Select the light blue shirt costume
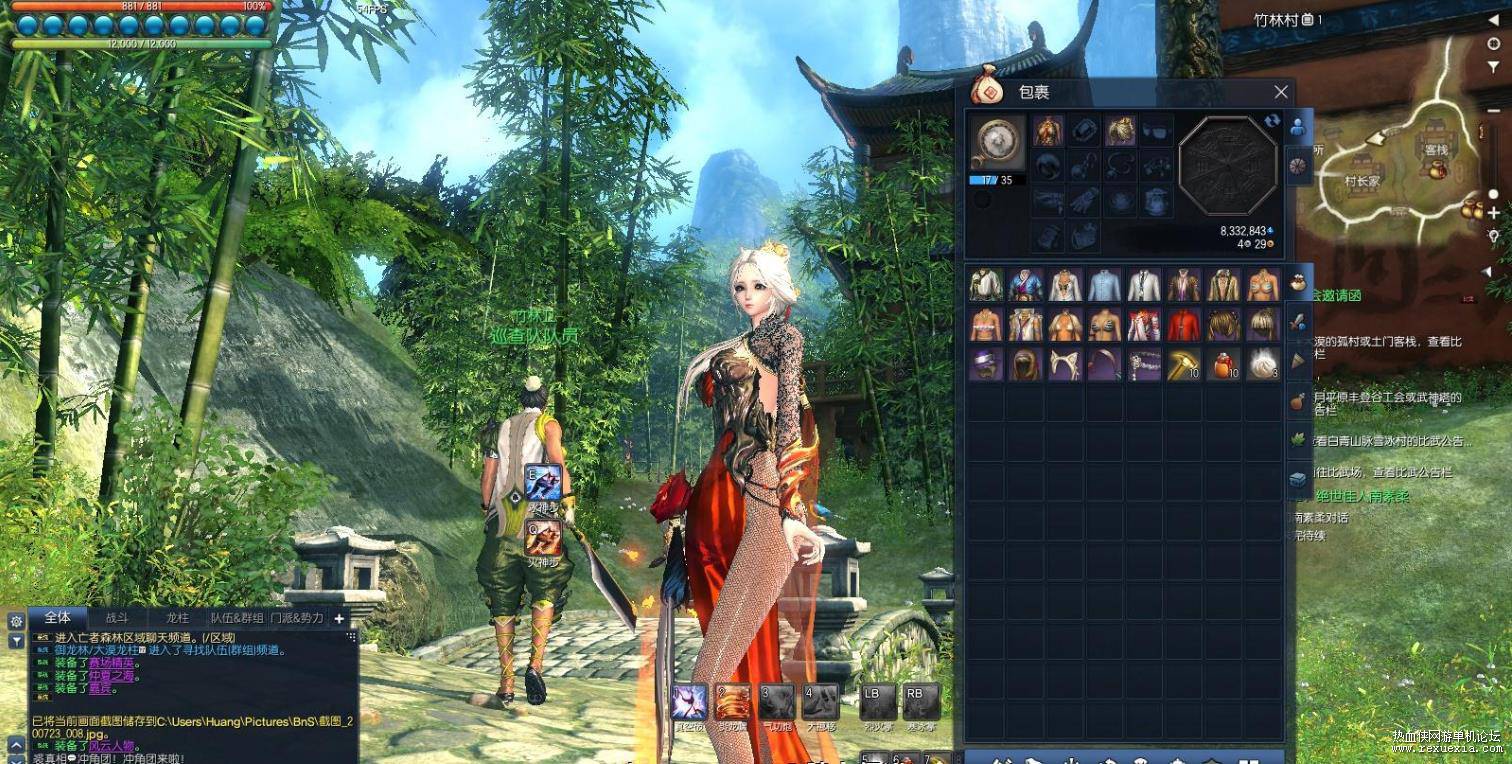This screenshot has width=1512, height=764. coord(1105,285)
